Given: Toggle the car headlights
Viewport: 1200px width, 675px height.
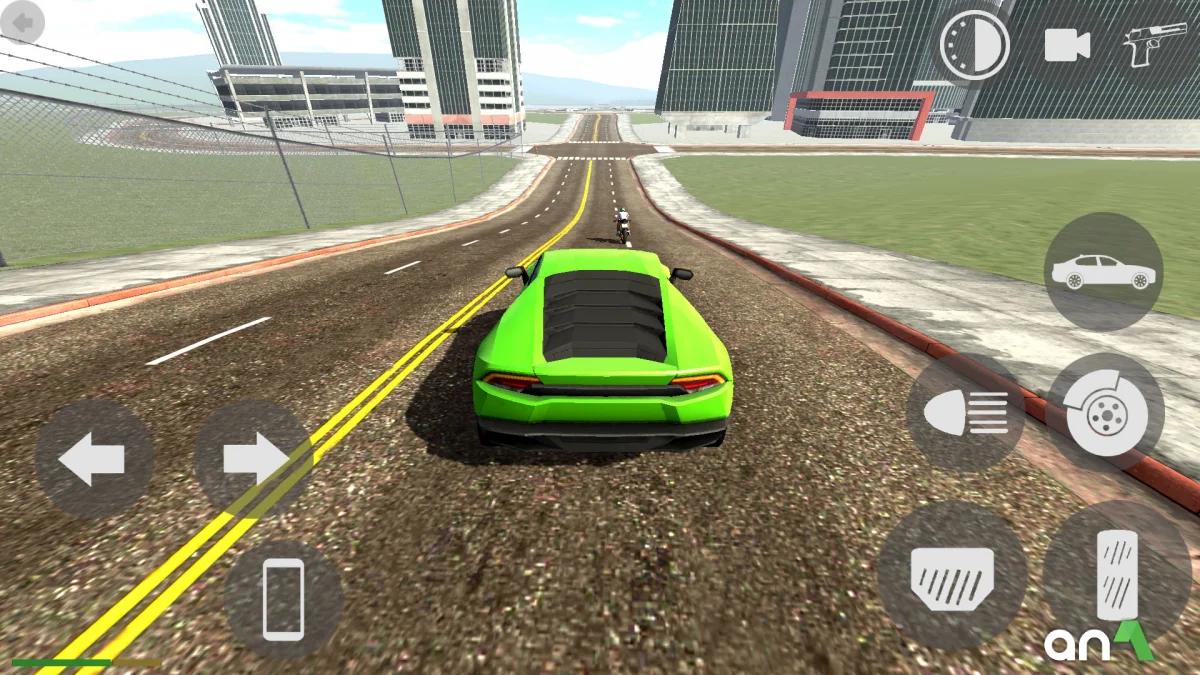Looking at the screenshot, I should coord(965,413).
